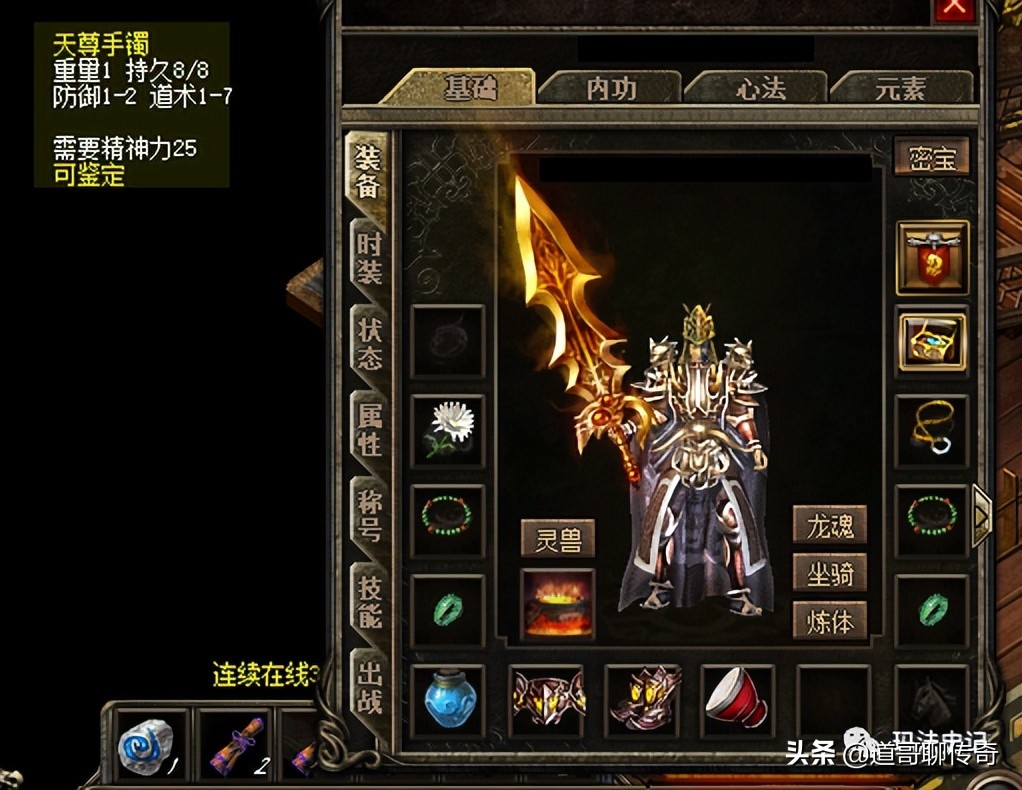Switch to the 状态 side tab
Image resolution: width=1022 pixels, height=790 pixels.
click(x=369, y=343)
